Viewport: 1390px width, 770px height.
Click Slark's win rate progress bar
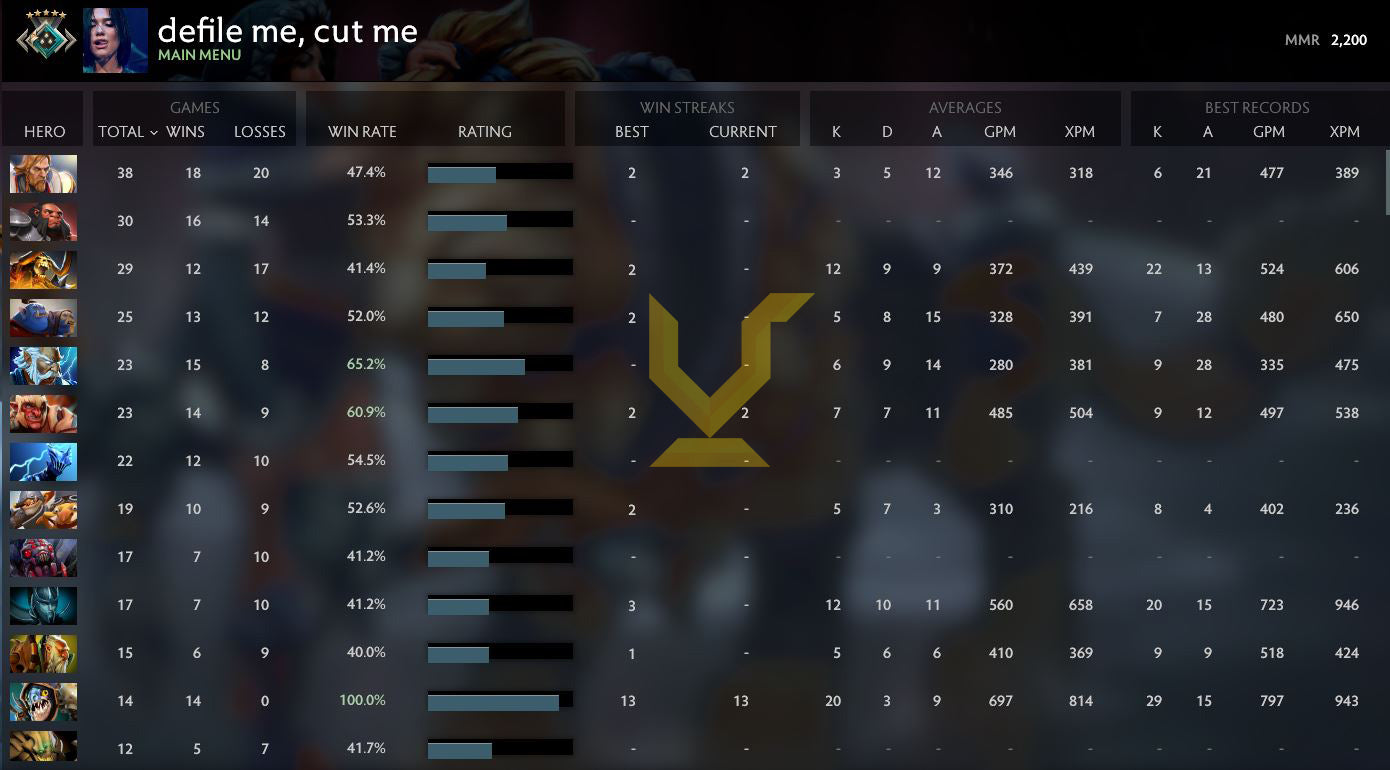[497, 700]
